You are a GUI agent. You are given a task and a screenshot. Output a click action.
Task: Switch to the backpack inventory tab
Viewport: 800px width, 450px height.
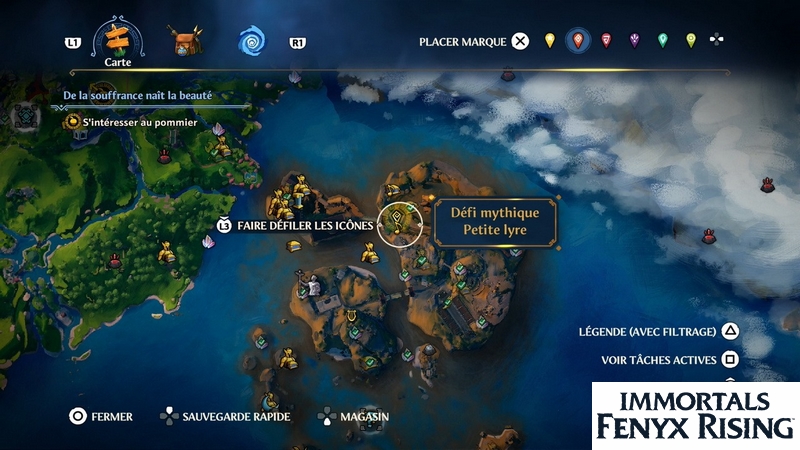click(x=184, y=41)
